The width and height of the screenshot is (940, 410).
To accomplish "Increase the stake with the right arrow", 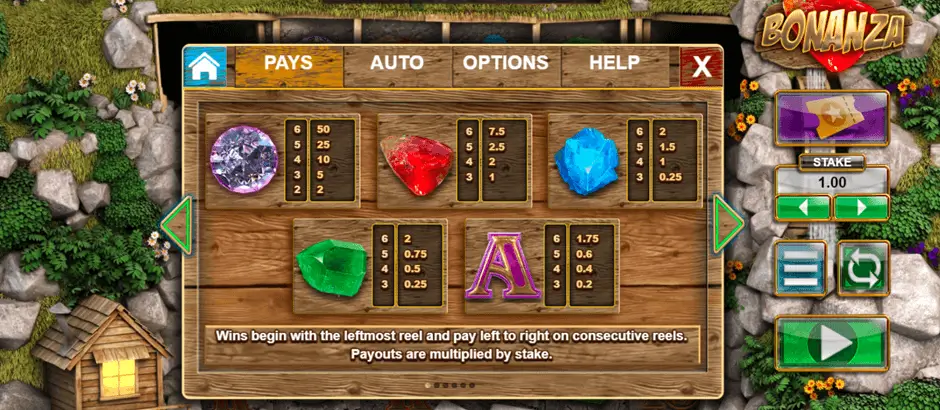I will 861,208.
